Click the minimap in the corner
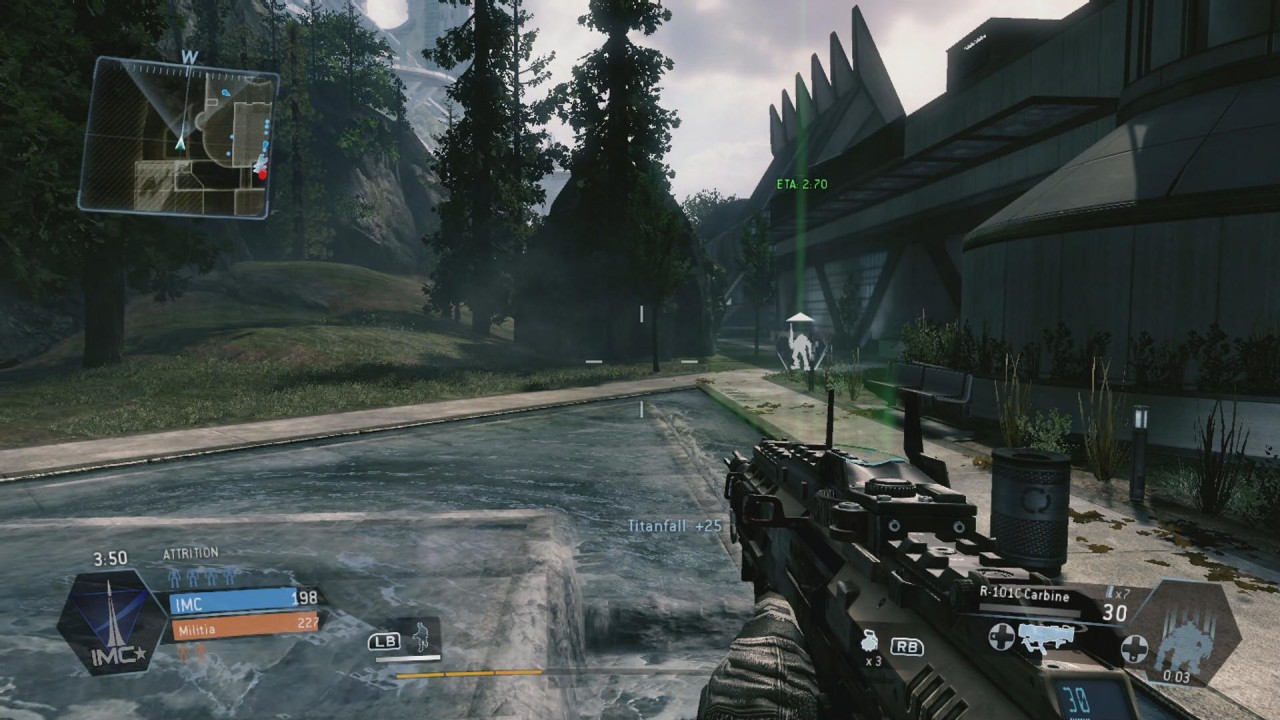Screen dimensions: 1280x720 (x=178, y=137)
